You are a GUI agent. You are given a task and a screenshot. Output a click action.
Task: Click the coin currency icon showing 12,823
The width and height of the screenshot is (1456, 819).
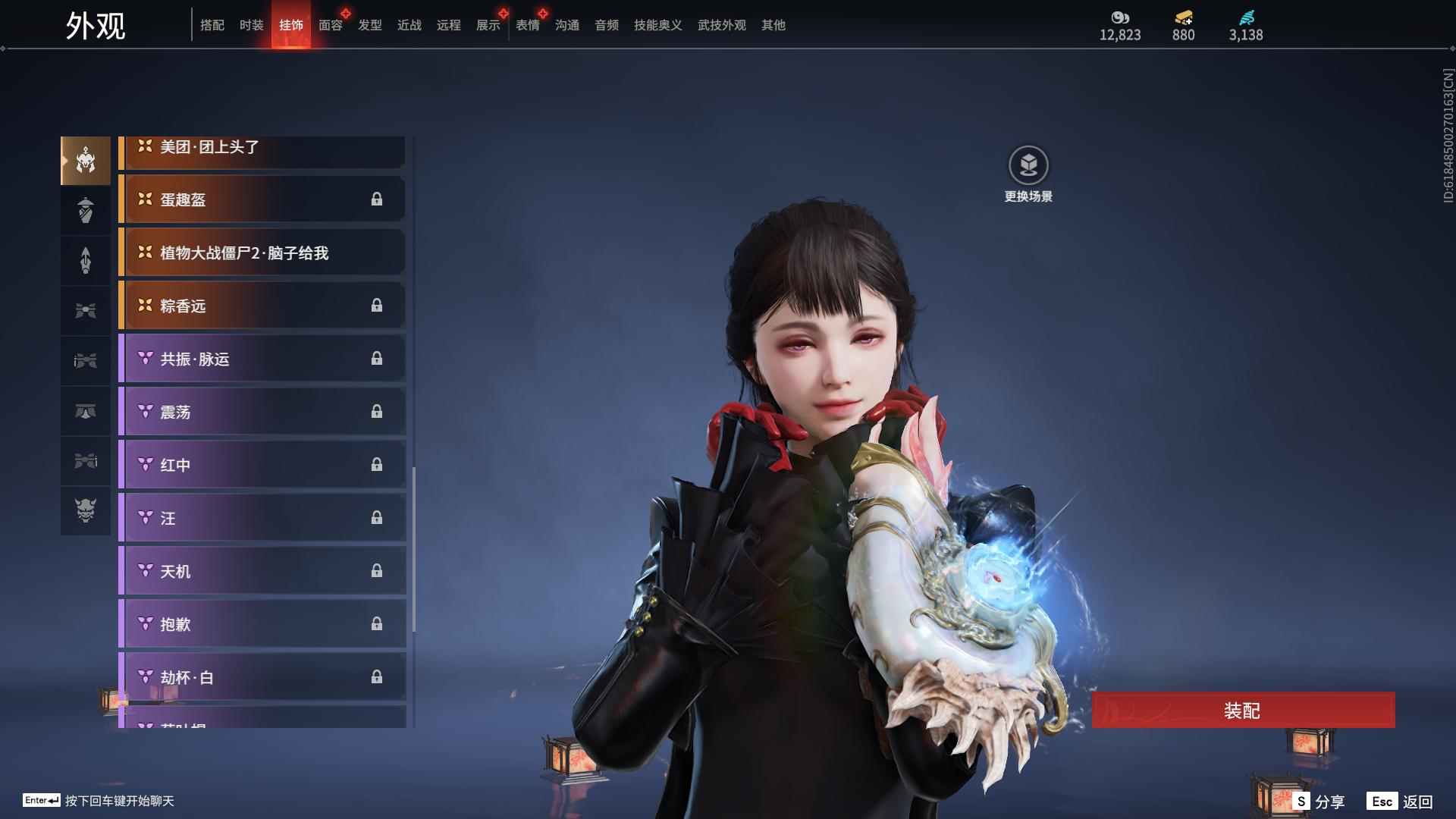click(1120, 17)
